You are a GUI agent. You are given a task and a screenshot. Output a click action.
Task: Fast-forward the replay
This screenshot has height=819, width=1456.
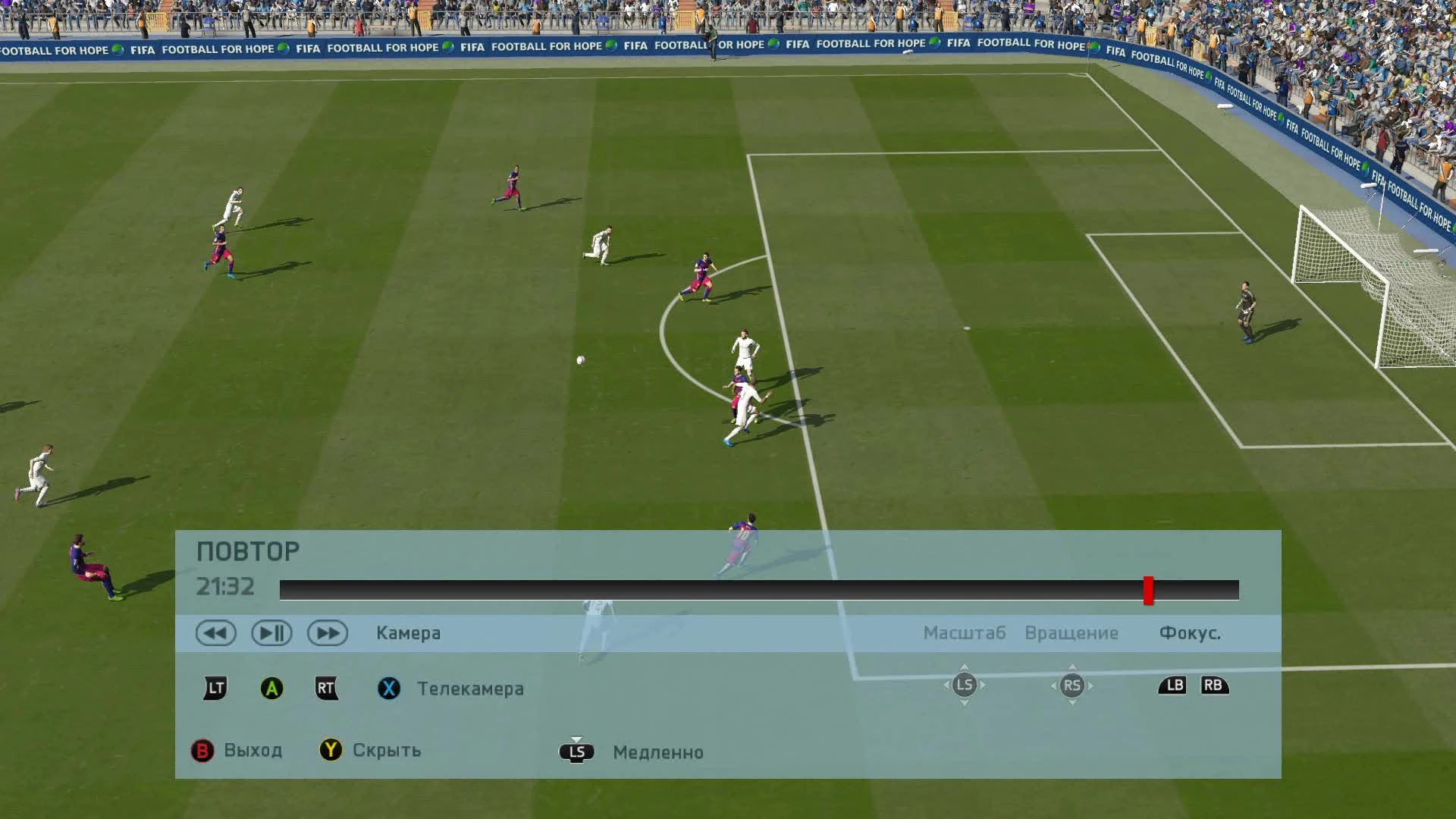coord(329,633)
